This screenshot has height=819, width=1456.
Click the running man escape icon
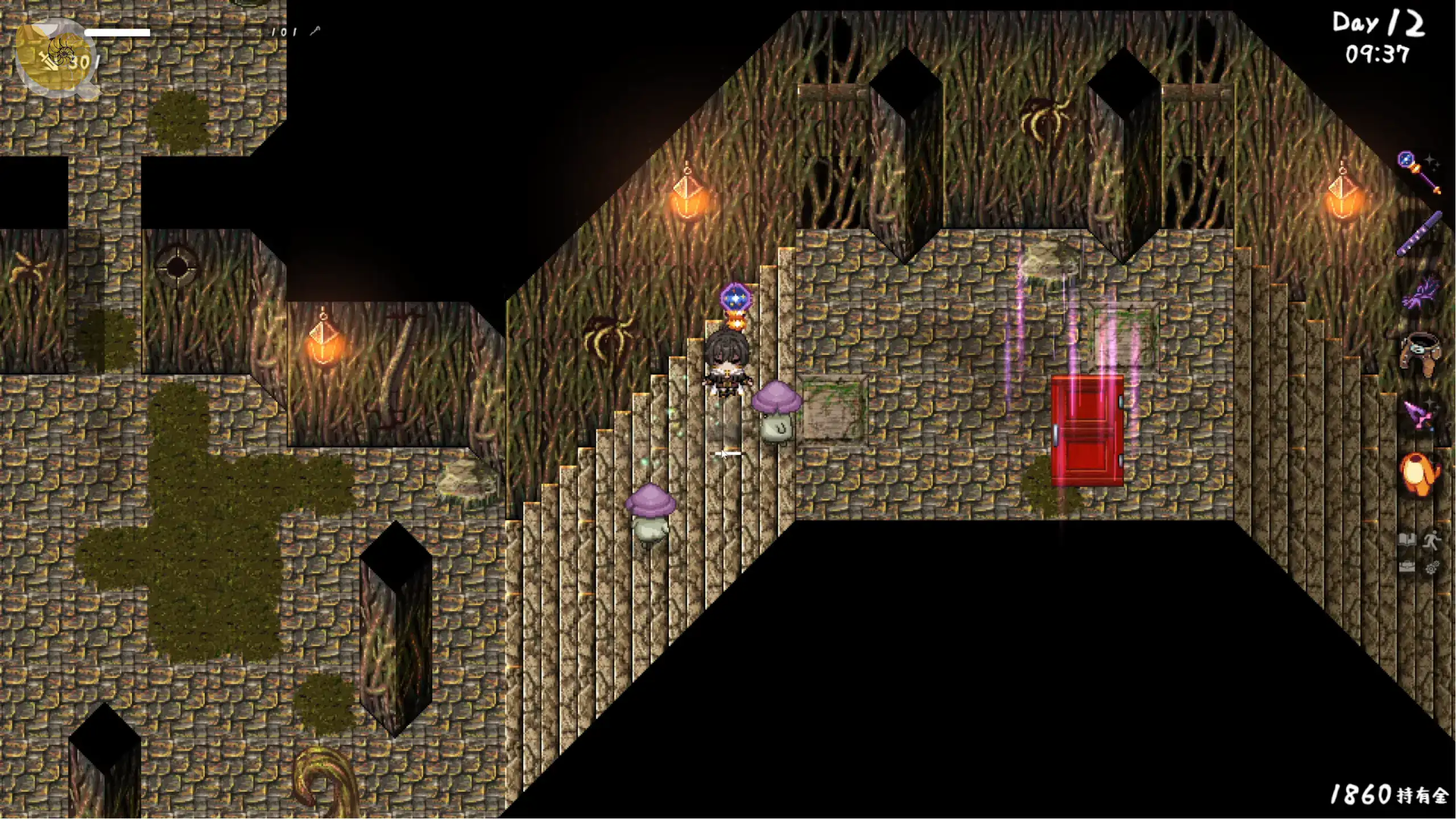coord(1432,540)
